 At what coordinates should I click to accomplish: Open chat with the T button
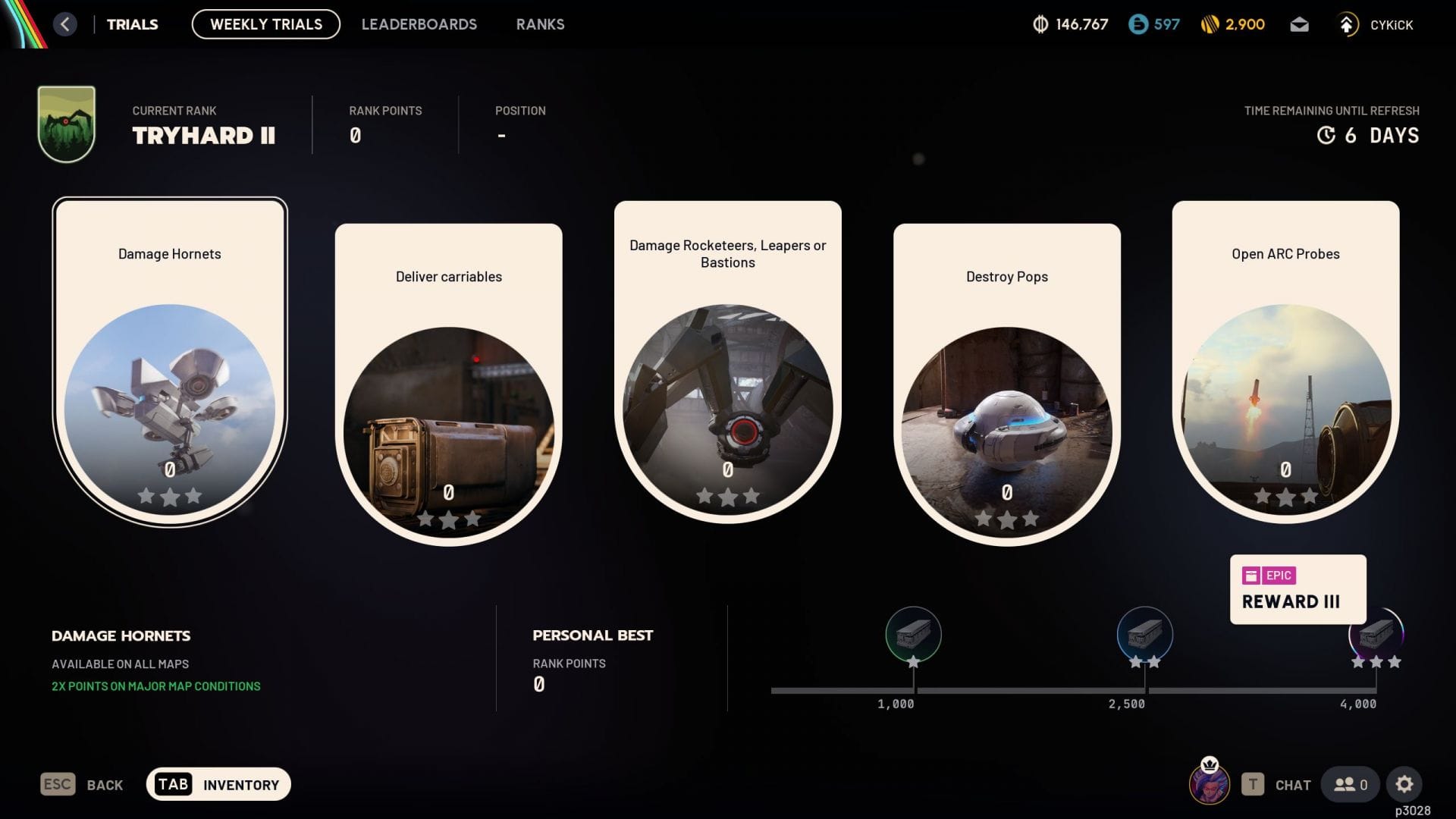click(x=1253, y=784)
